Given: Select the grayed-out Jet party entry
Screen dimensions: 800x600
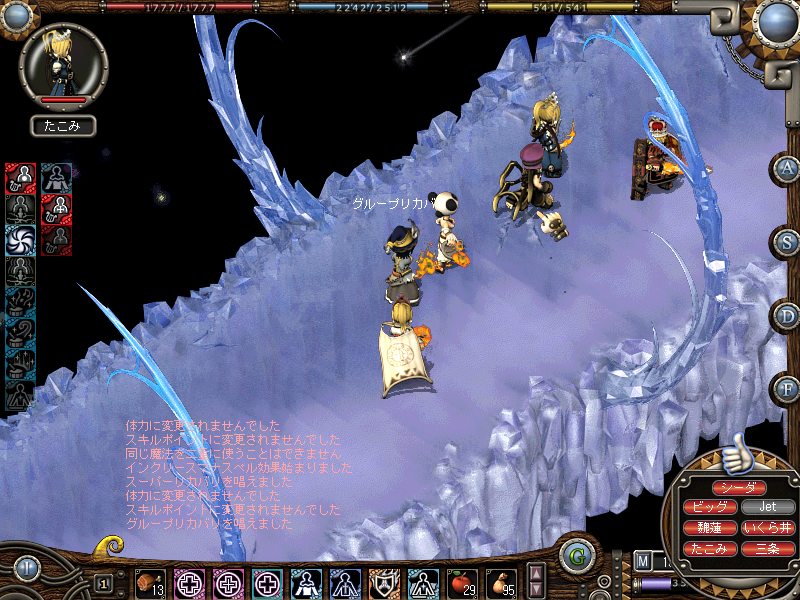Looking at the screenshot, I should pyautogui.click(x=769, y=507).
